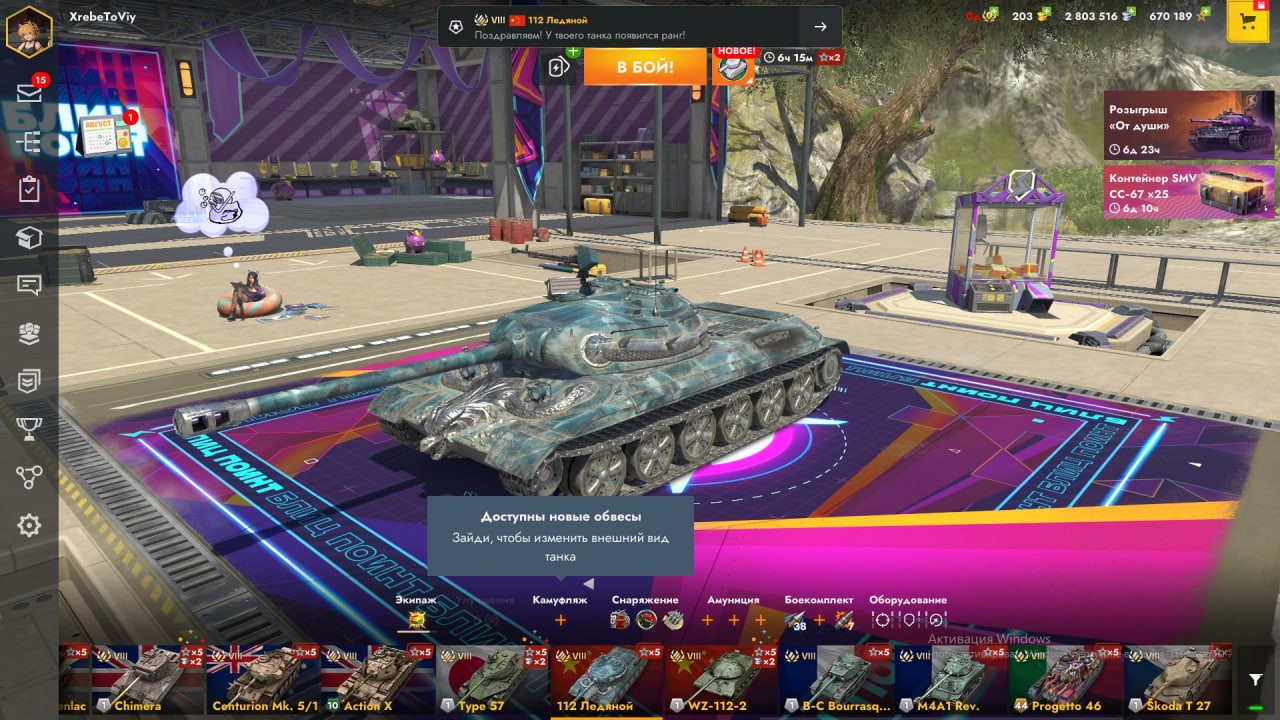
Task: Open the settings gear icon
Action: [x=29, y=525]
